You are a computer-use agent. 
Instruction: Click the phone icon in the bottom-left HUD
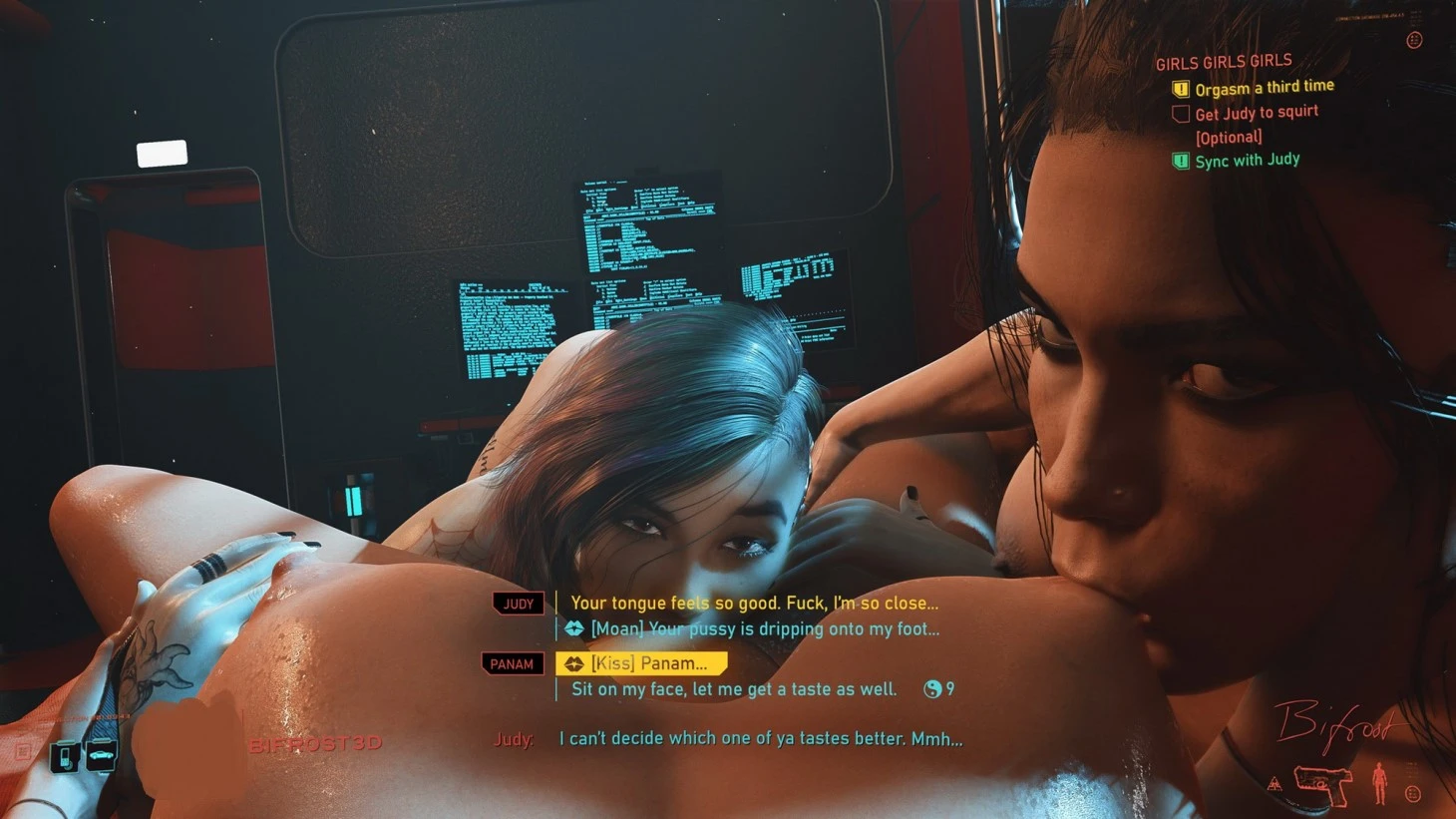[x=66, y=757]
